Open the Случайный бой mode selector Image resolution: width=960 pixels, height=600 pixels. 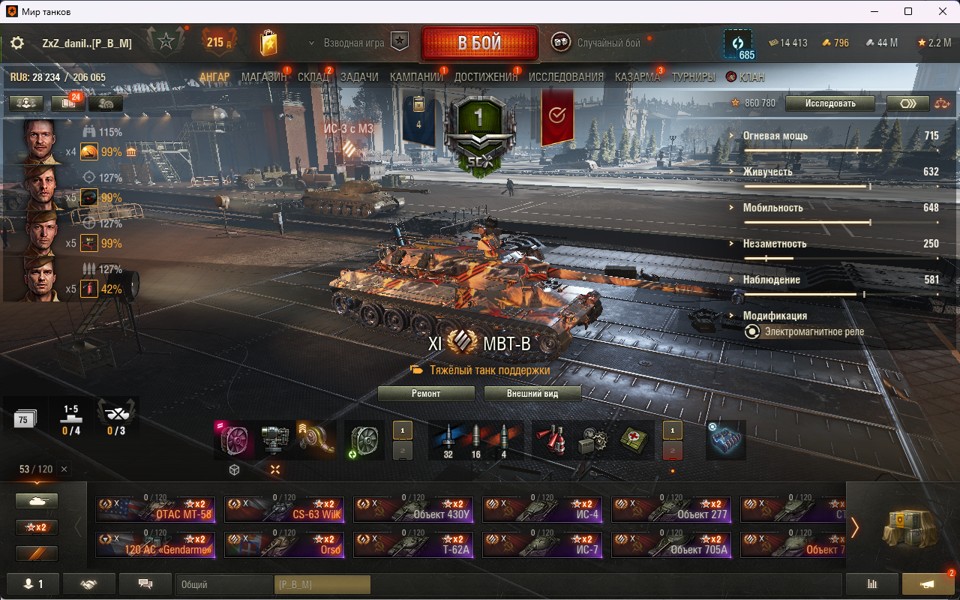[x=602, y=43]
